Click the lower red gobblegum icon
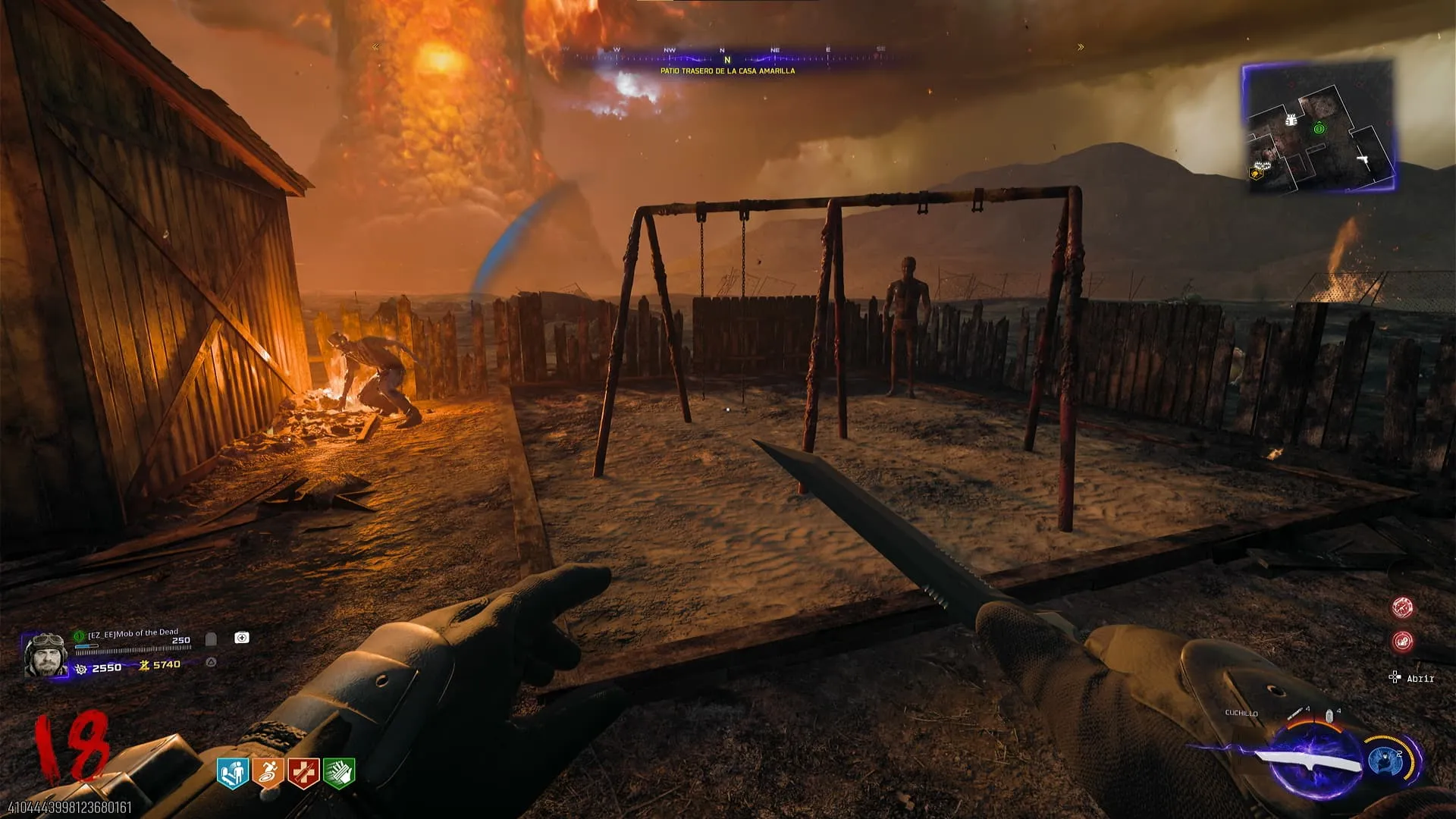Screen dimensions: 1456x819 coord(1402,642)
